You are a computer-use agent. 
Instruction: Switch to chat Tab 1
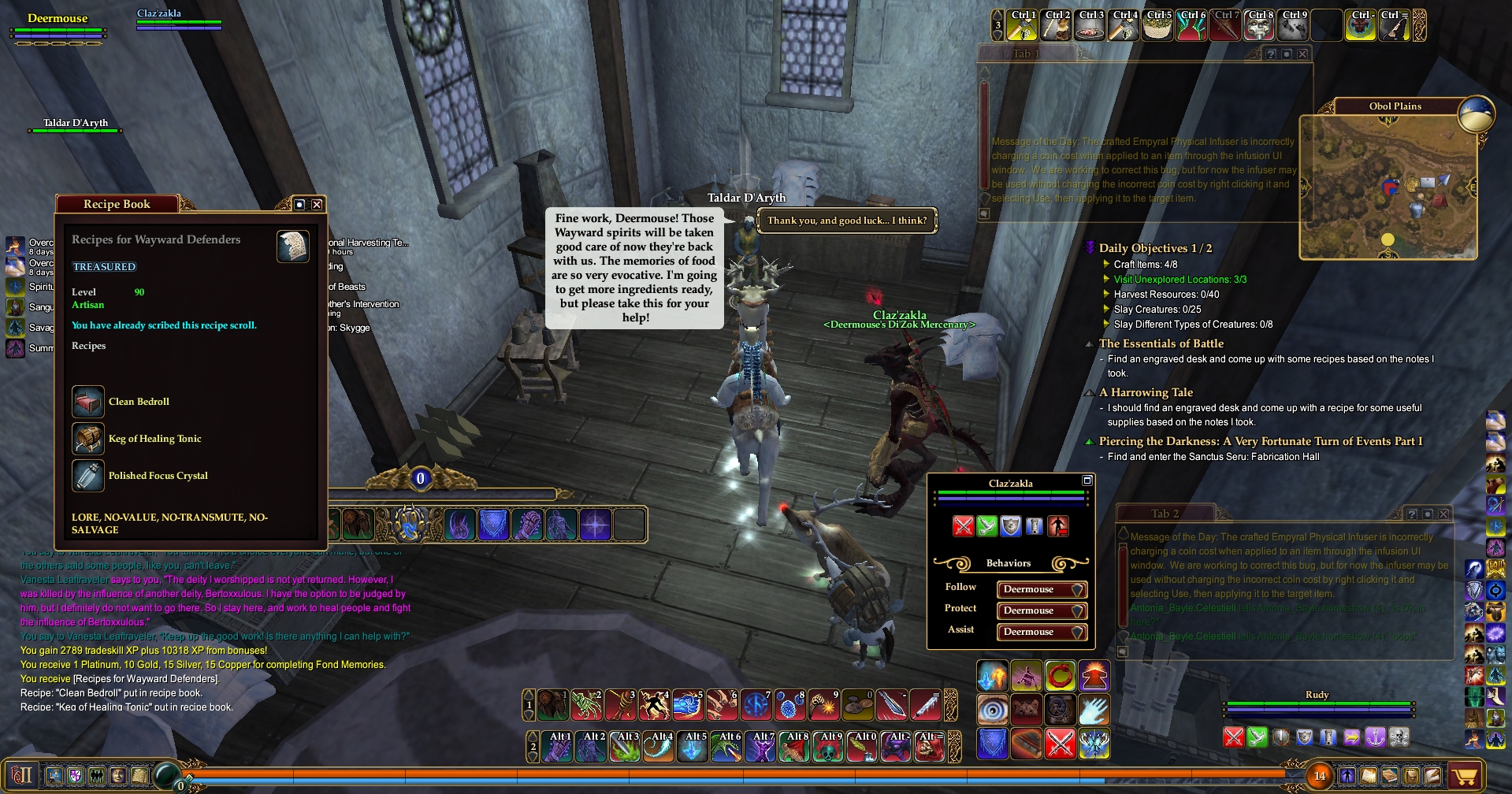[1026, 54]
